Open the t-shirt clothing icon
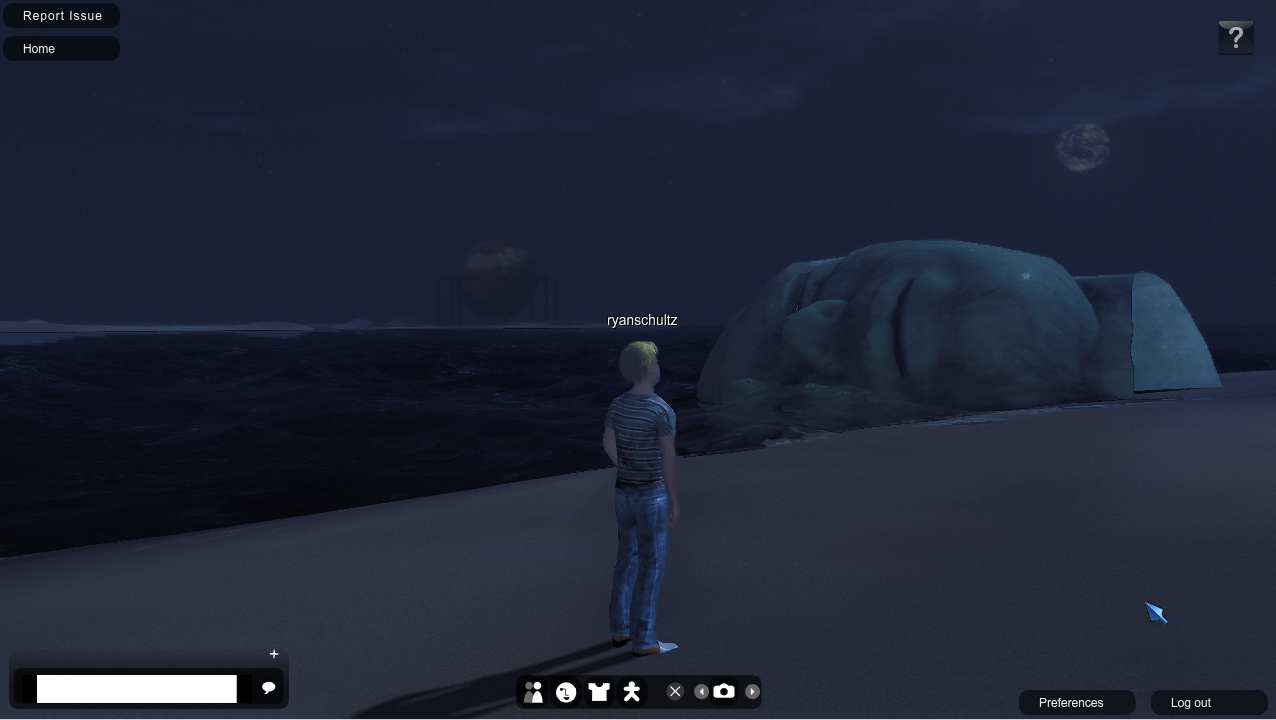1276x720 pixels. point(599,692)
